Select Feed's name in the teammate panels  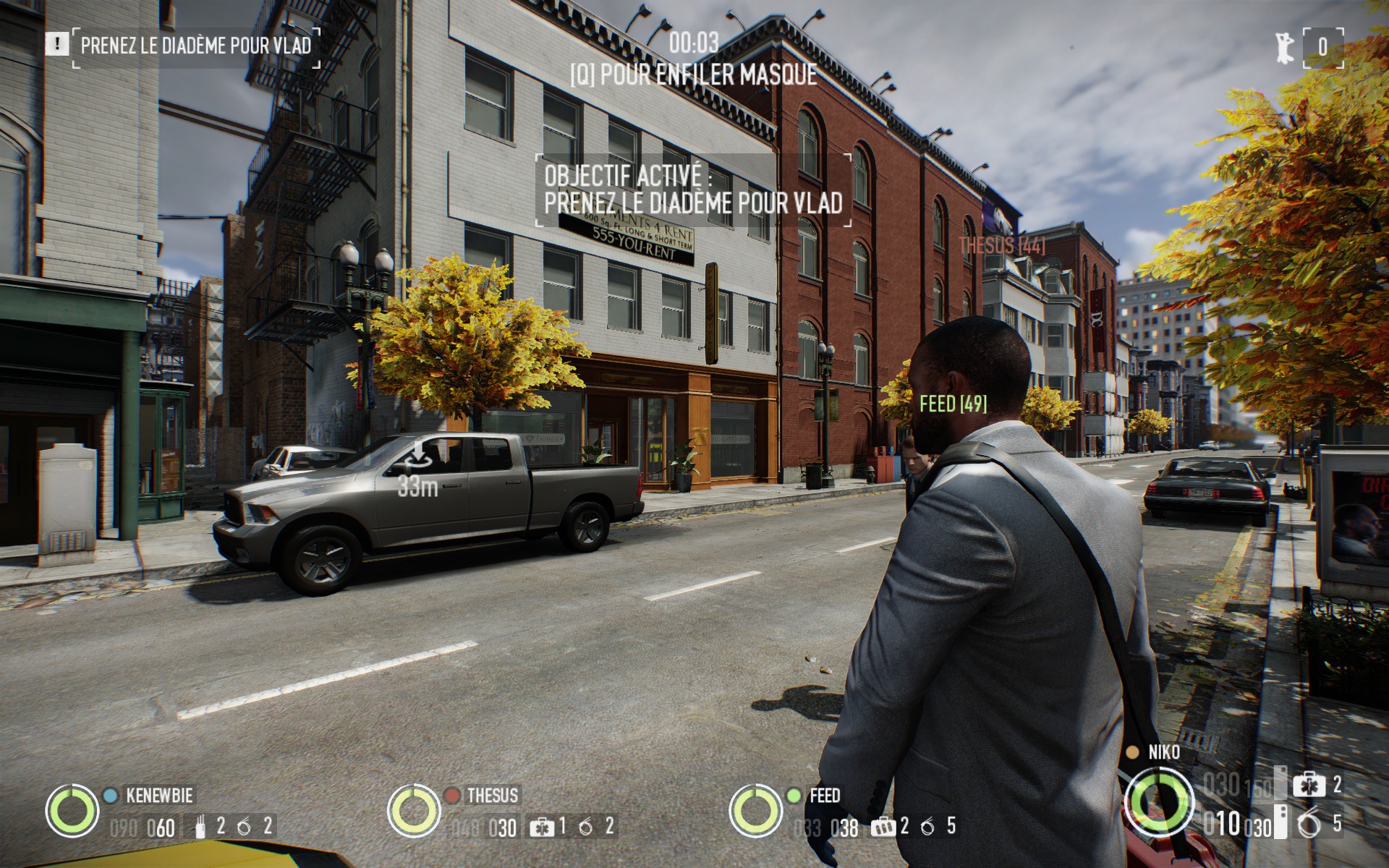(825, 796)
